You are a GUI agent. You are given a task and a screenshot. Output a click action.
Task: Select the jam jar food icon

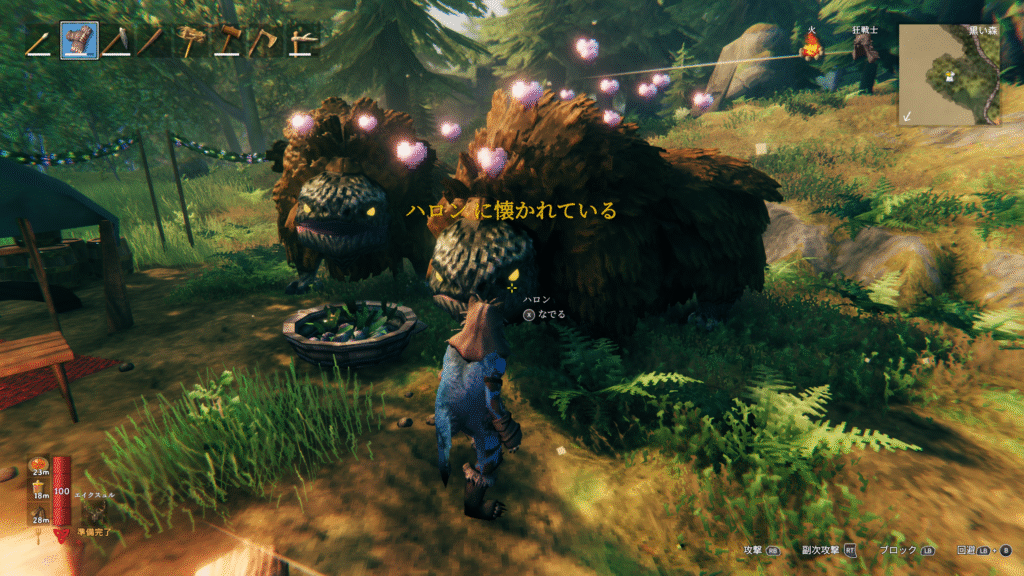[41, 487]
